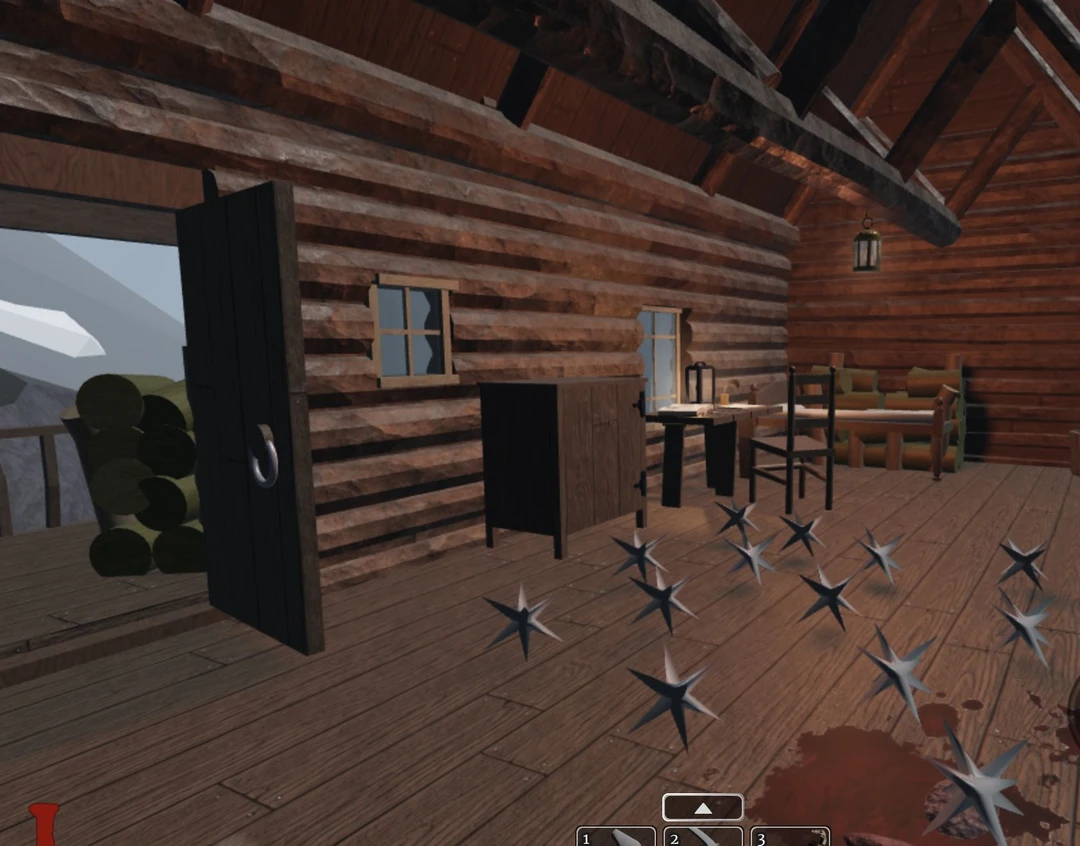This screenshot has width=1080, height=846.
Task: Expand the inventory with the up-arrow button
Action: [x=702, y=807]
